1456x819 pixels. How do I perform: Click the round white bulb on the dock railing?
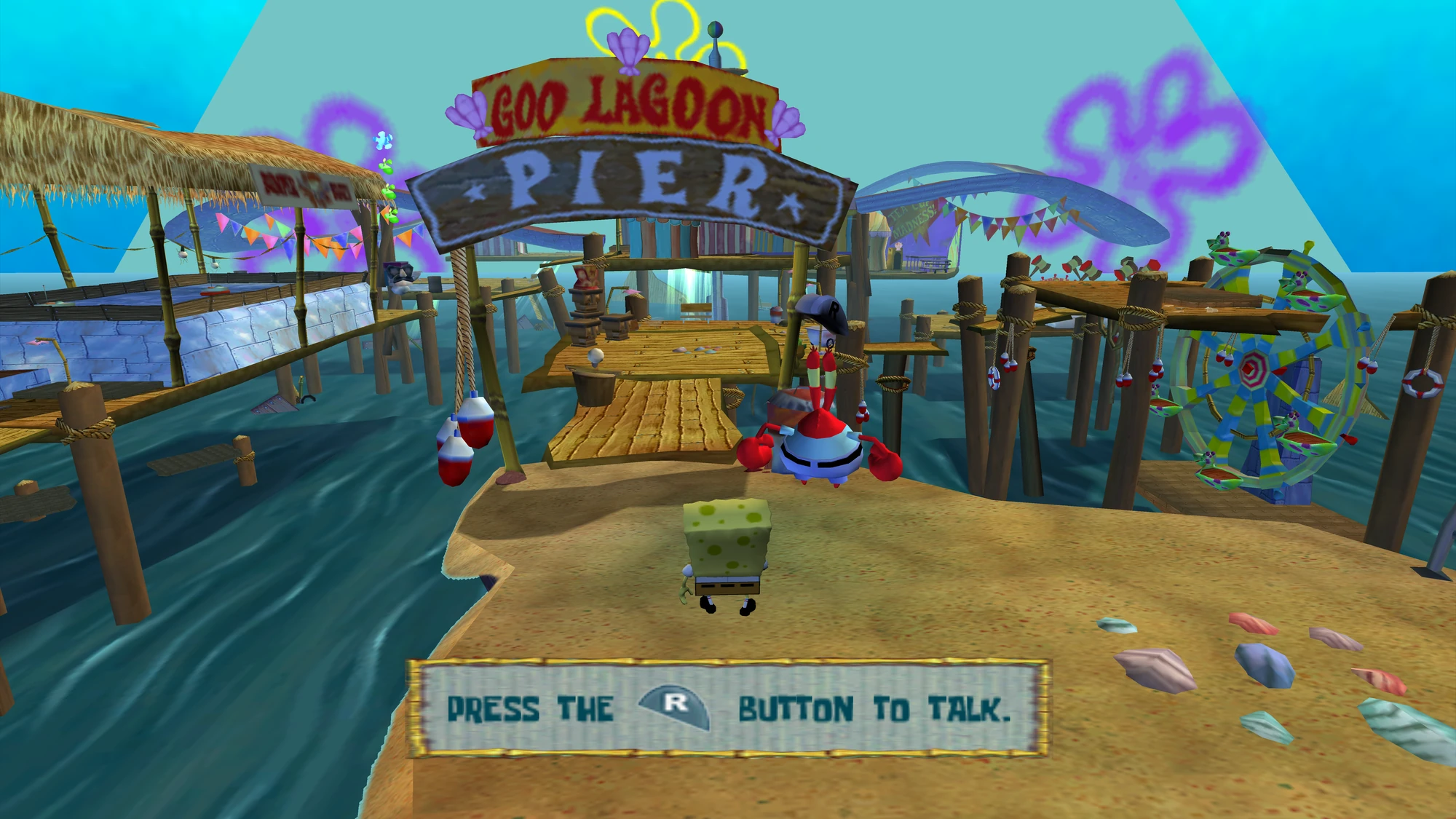(x=595, y=355)
